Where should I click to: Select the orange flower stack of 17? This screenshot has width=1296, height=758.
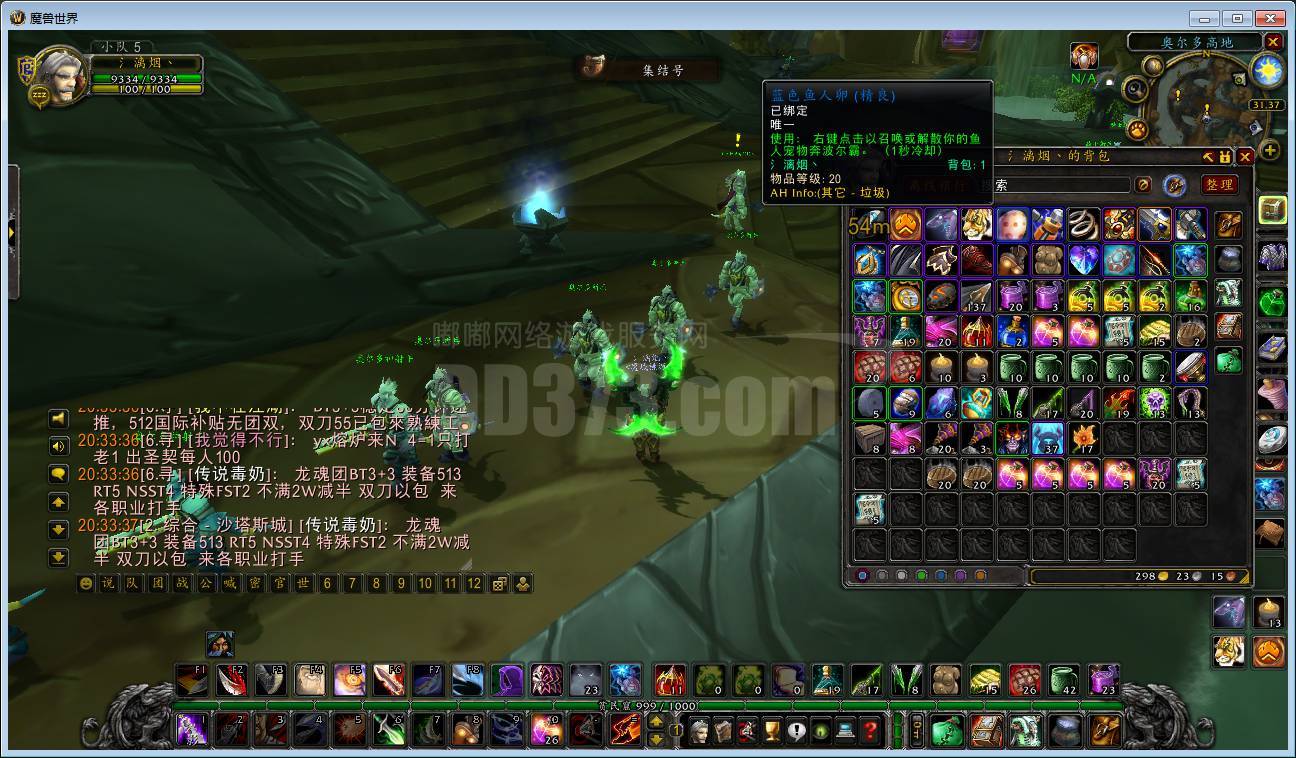1083,438
